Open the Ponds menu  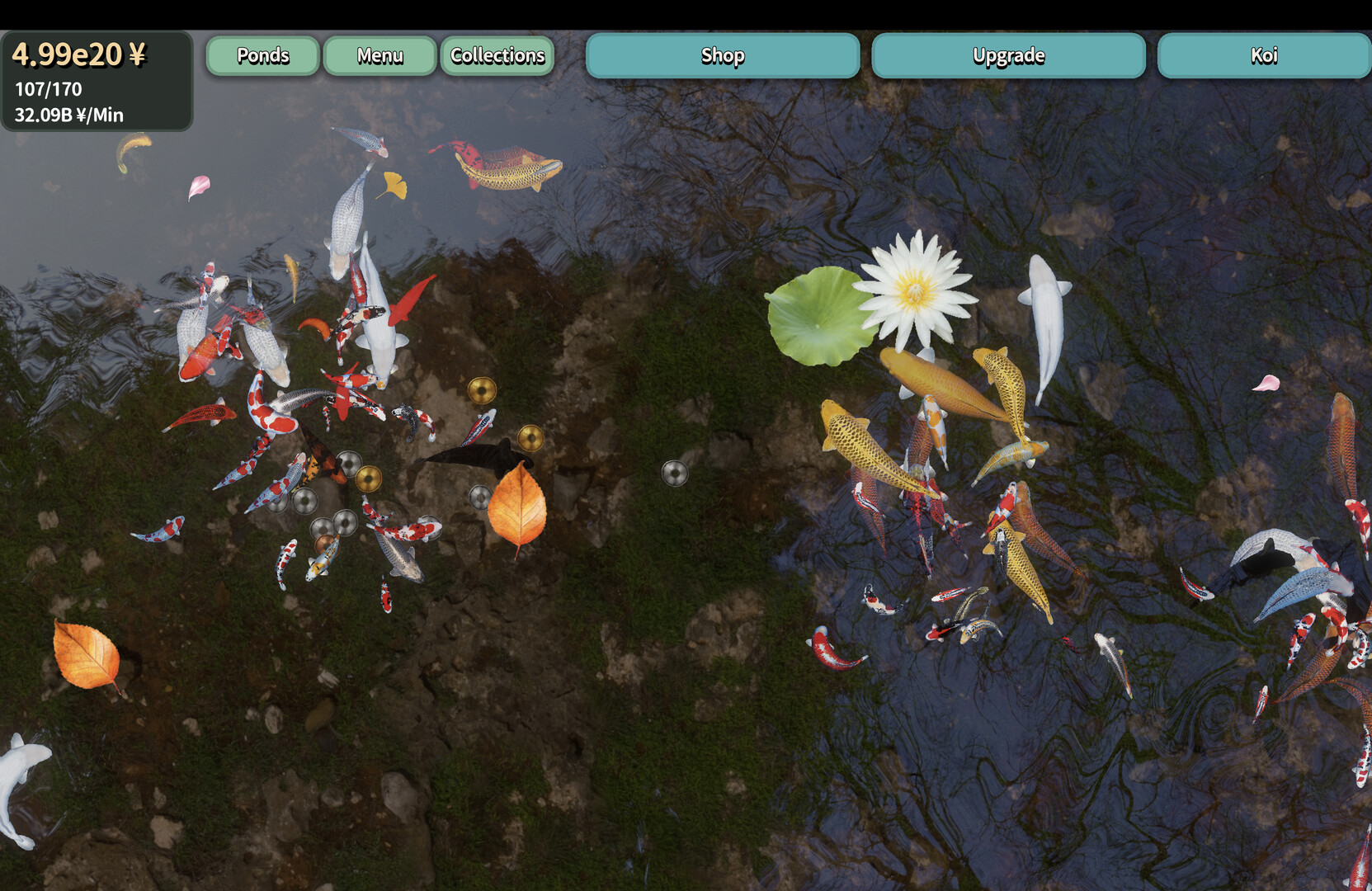click(x=262, y=56)
